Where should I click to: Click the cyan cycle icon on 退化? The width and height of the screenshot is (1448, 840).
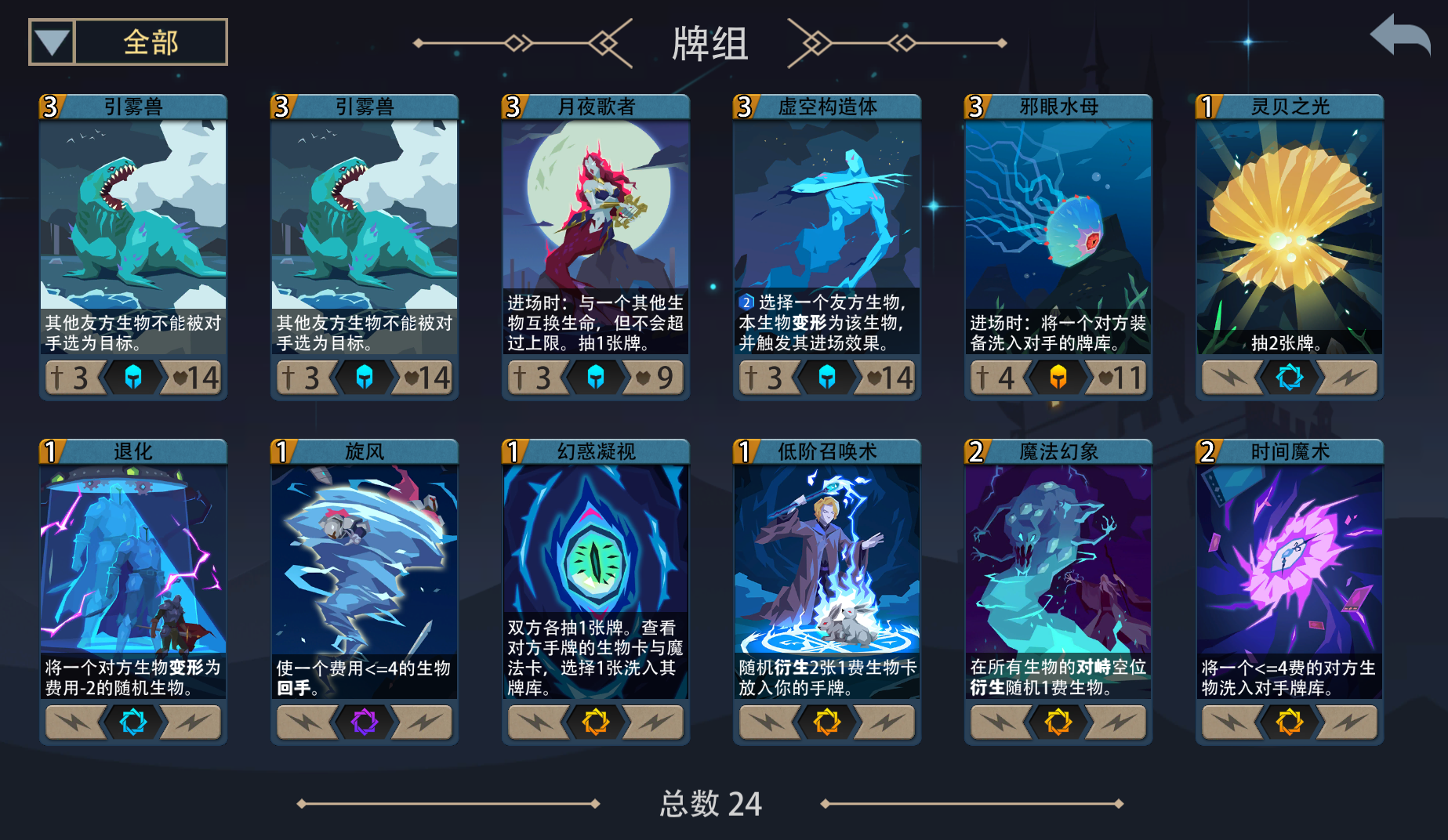click(132, 722)
